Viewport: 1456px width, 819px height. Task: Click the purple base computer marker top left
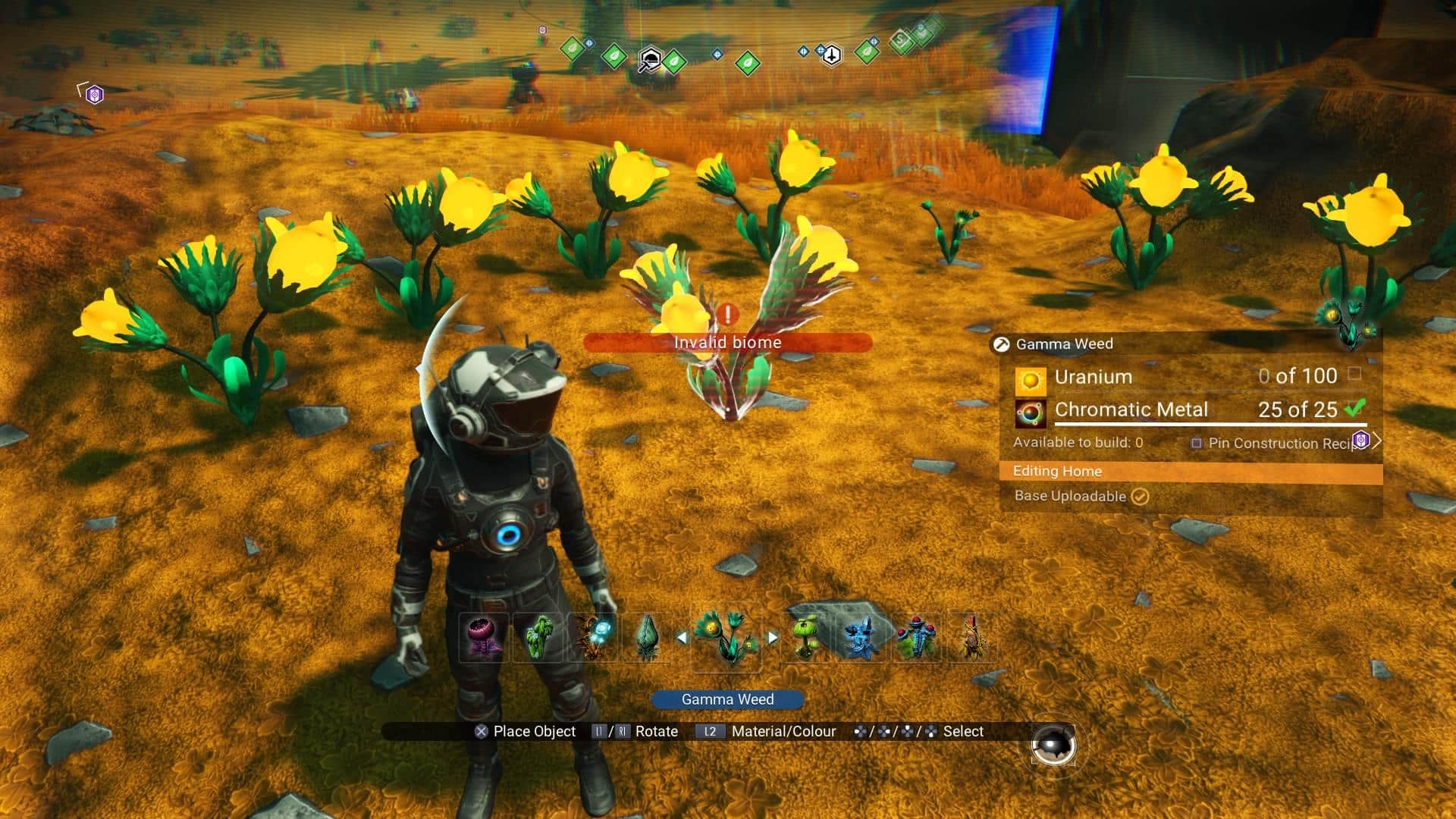click(93, 93)
